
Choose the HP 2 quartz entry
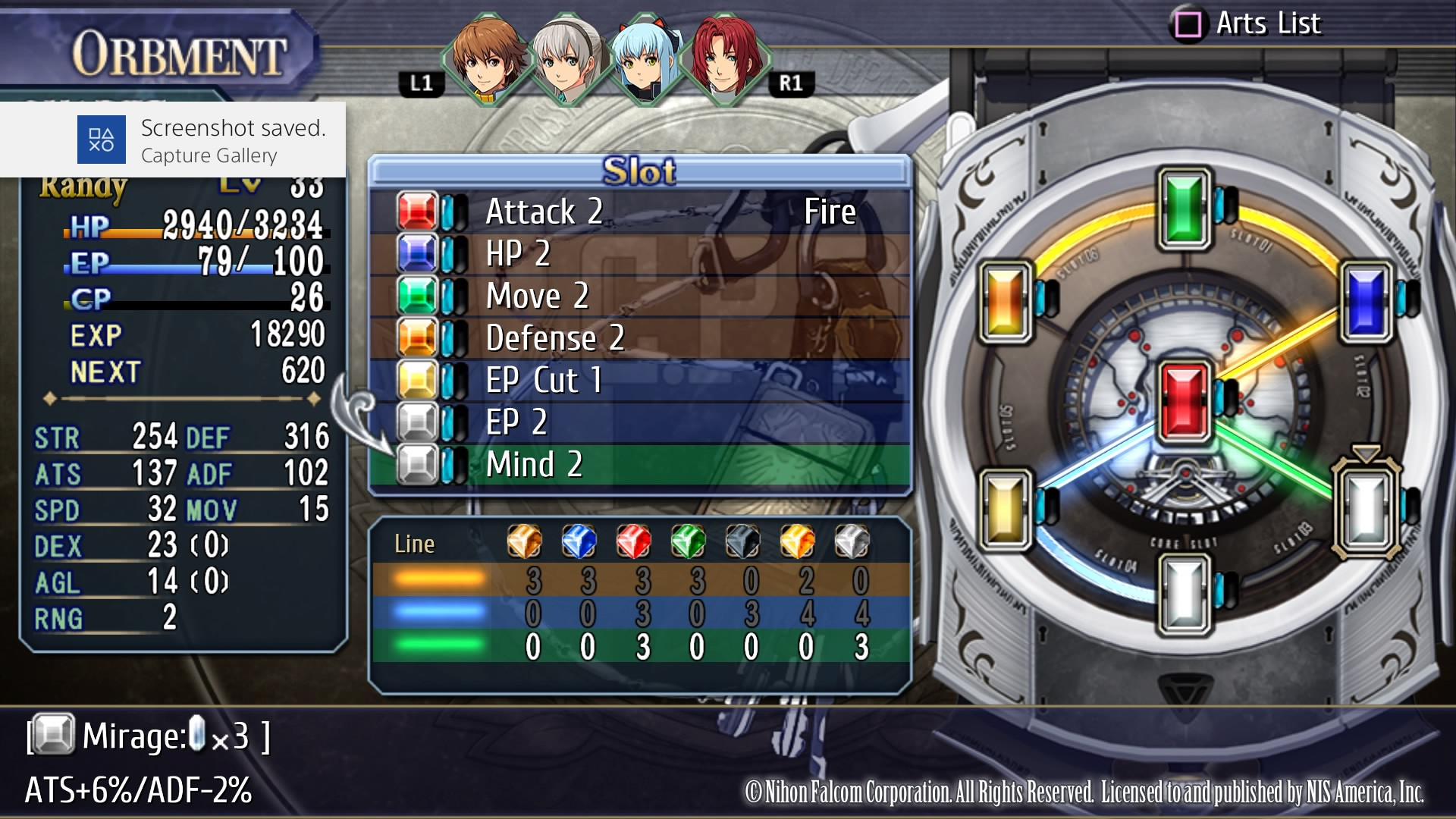tap(639, 254)
